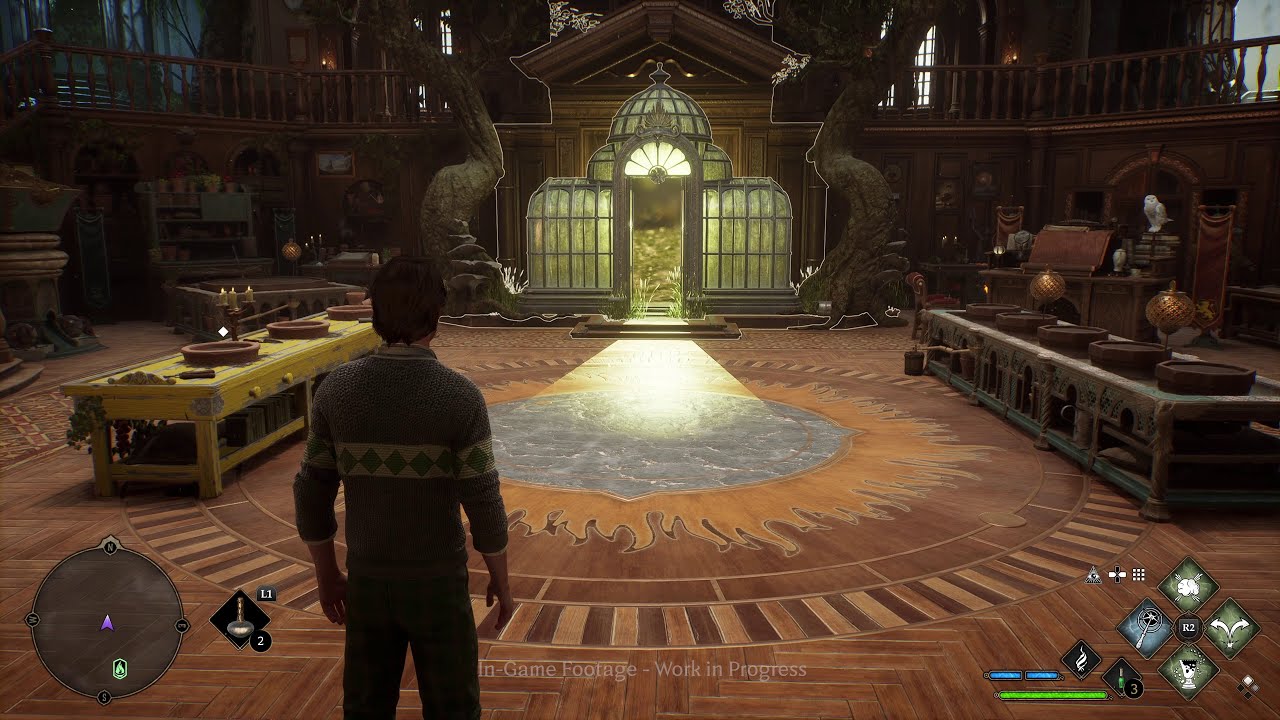Activate the ancient magic wisp icon

click(1081, 660)
